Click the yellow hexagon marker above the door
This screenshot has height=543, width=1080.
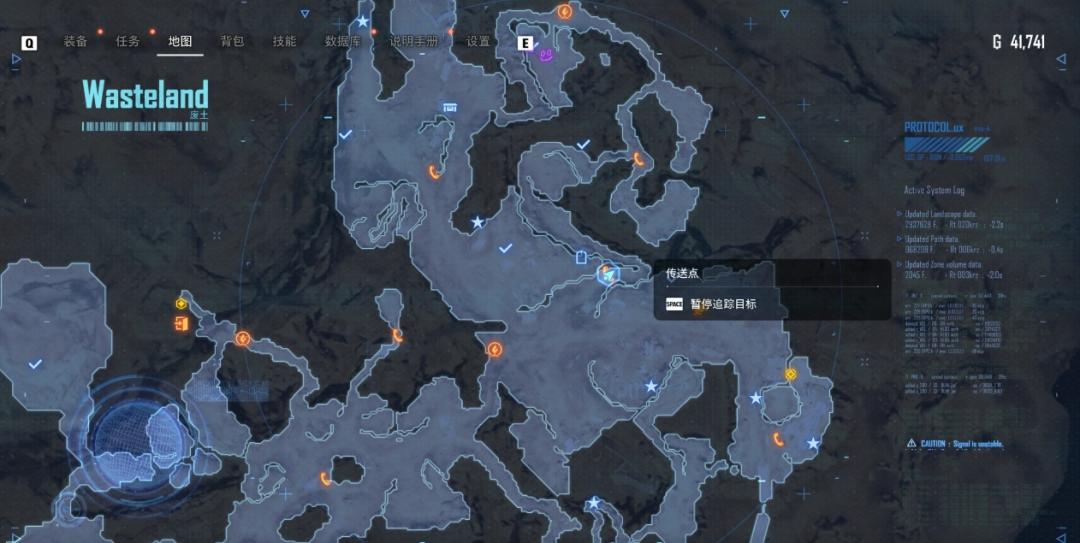[181, 304]
